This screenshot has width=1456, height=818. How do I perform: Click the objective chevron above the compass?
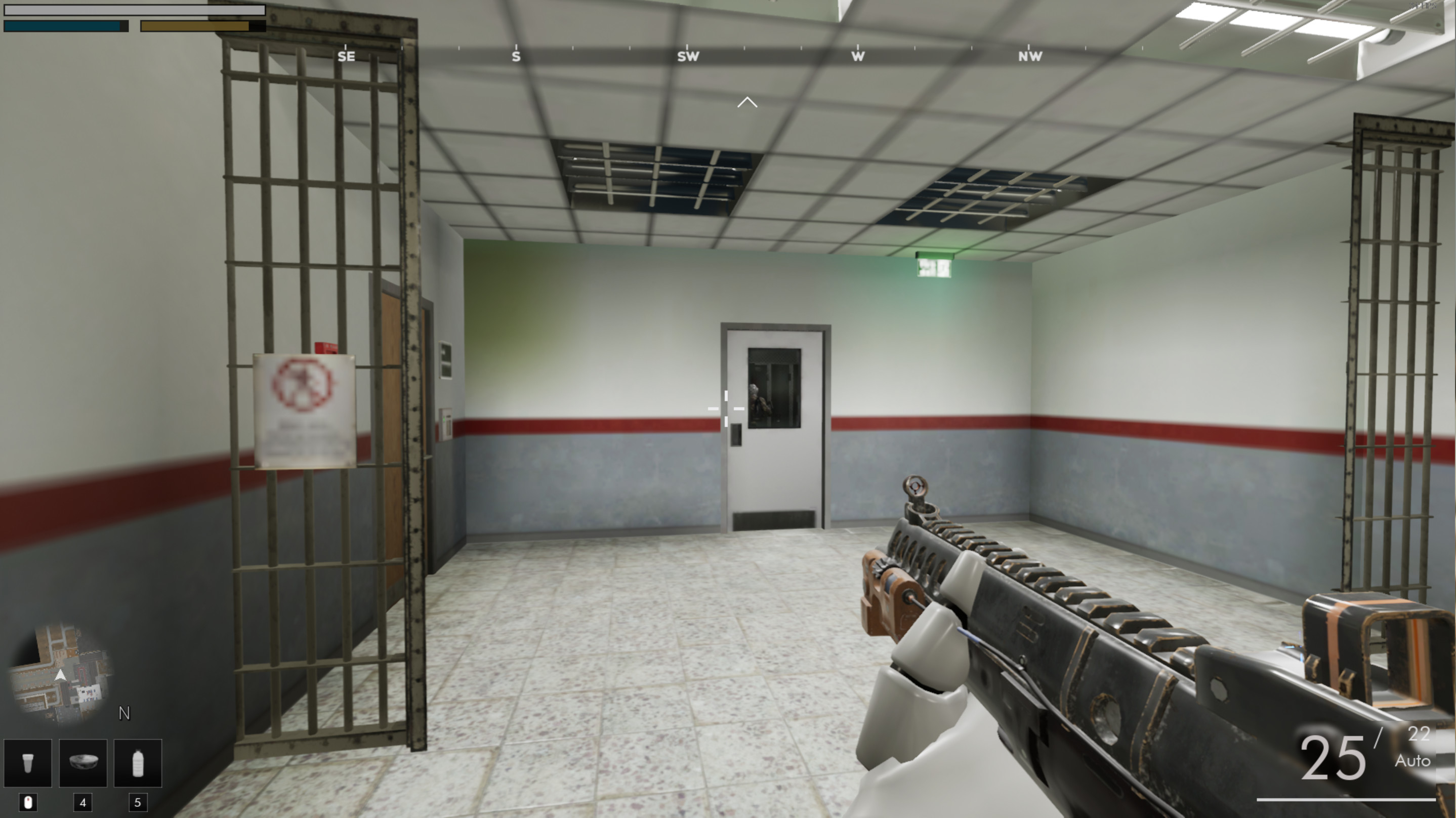click(747, 102)
